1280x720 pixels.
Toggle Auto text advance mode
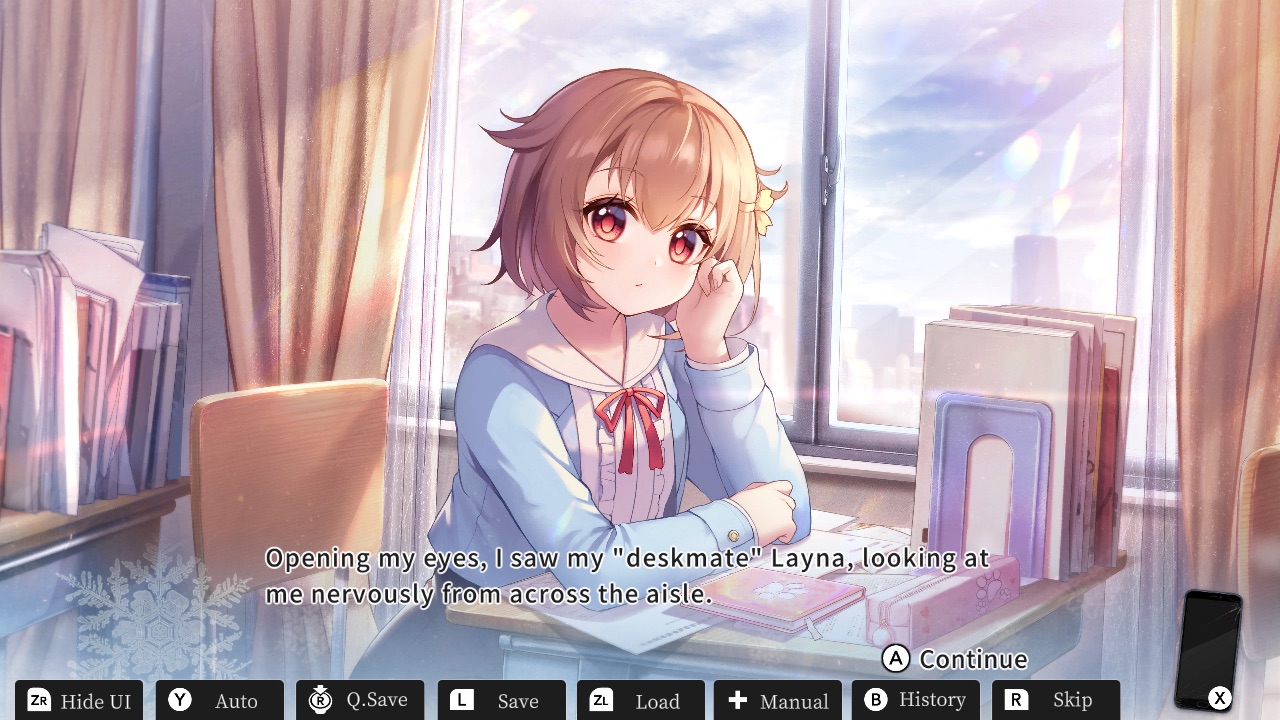pyautogui.click(x=220, y=700)
